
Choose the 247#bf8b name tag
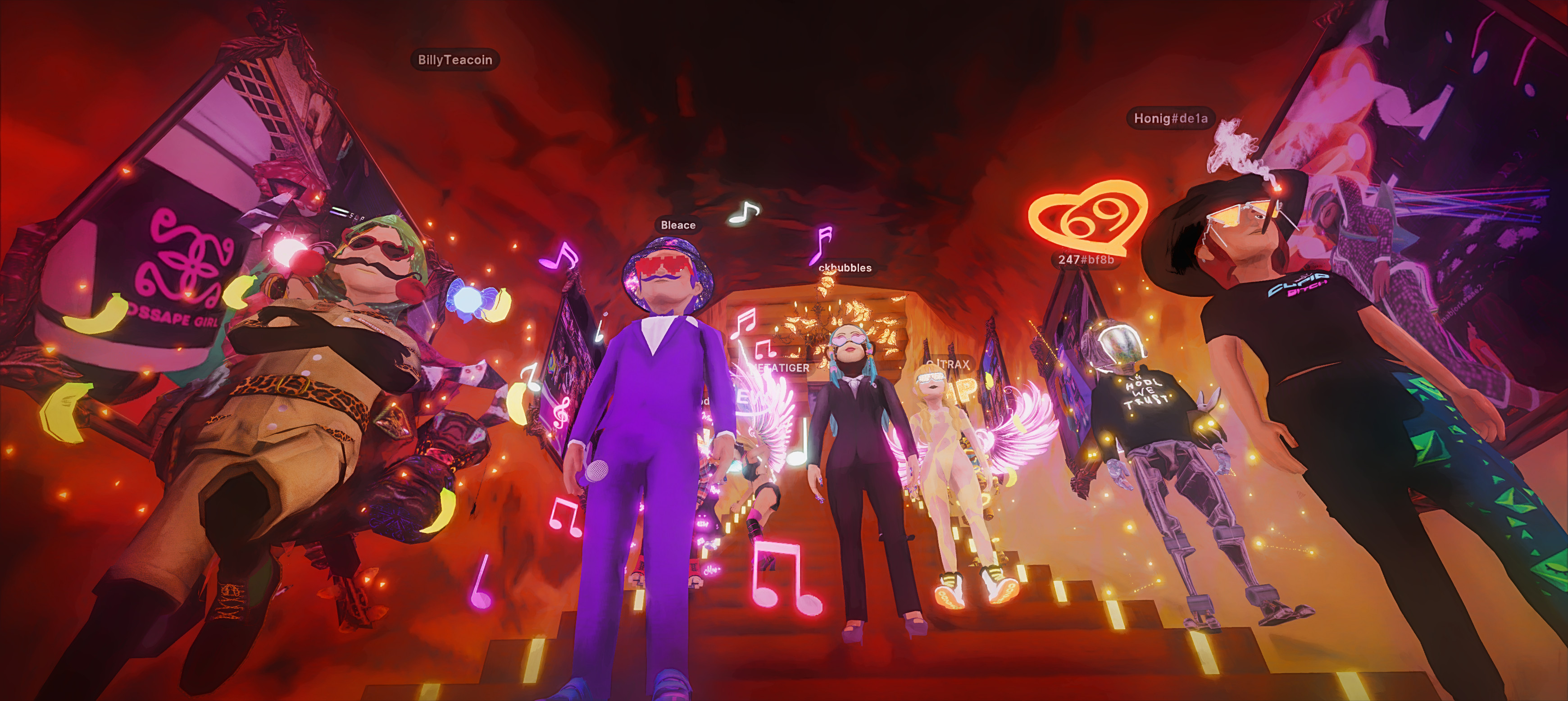1086,259
